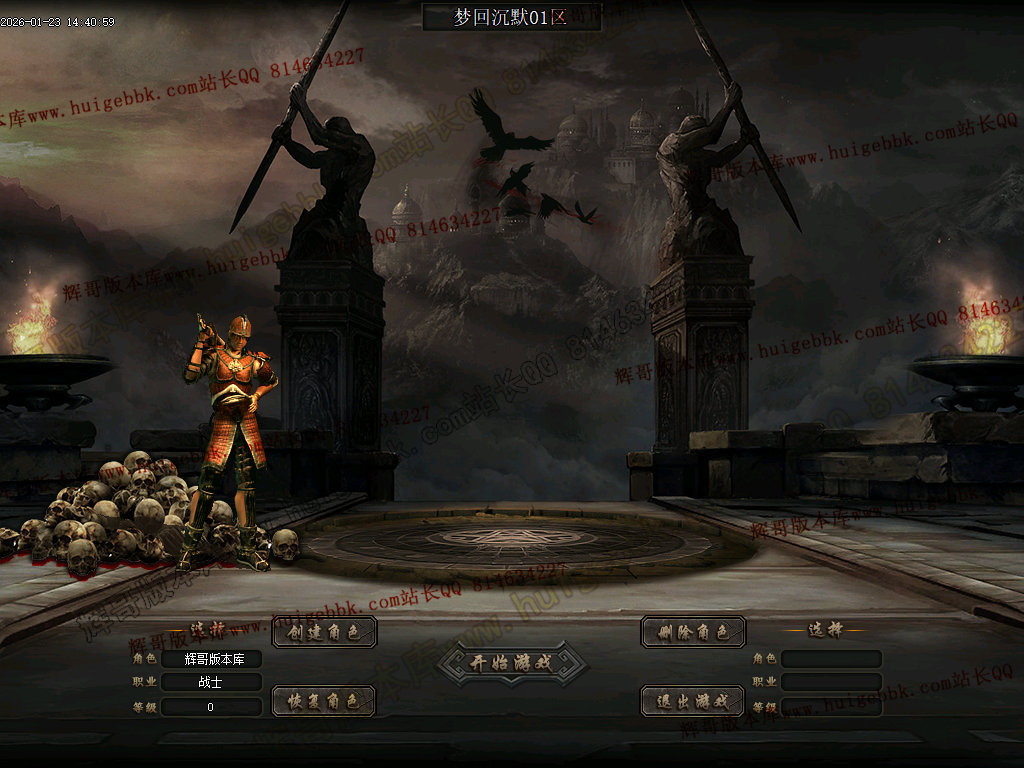
Task: Select the 恢复角色 (restore character) button
Action: point(324,701)
